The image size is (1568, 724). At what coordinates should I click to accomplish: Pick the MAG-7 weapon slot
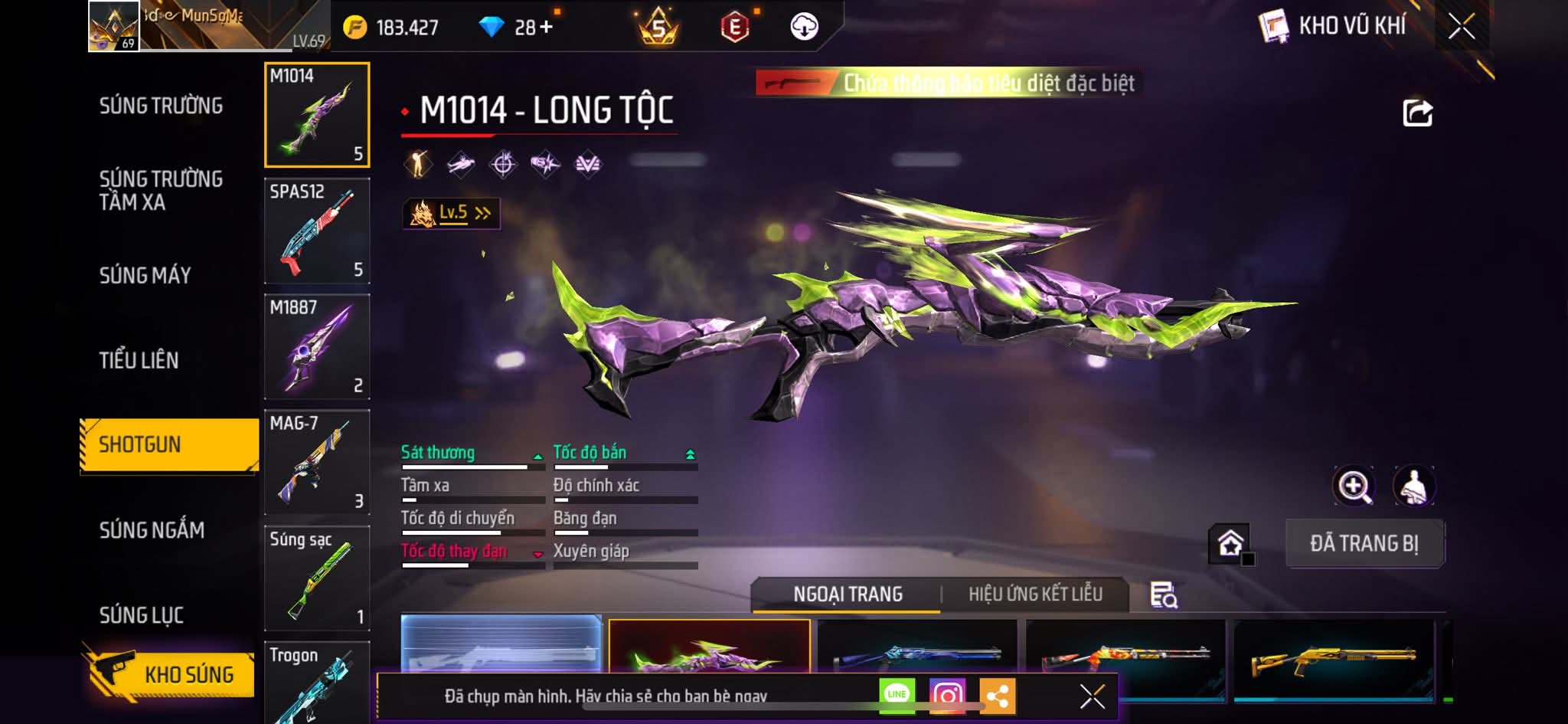click(317, 462)
